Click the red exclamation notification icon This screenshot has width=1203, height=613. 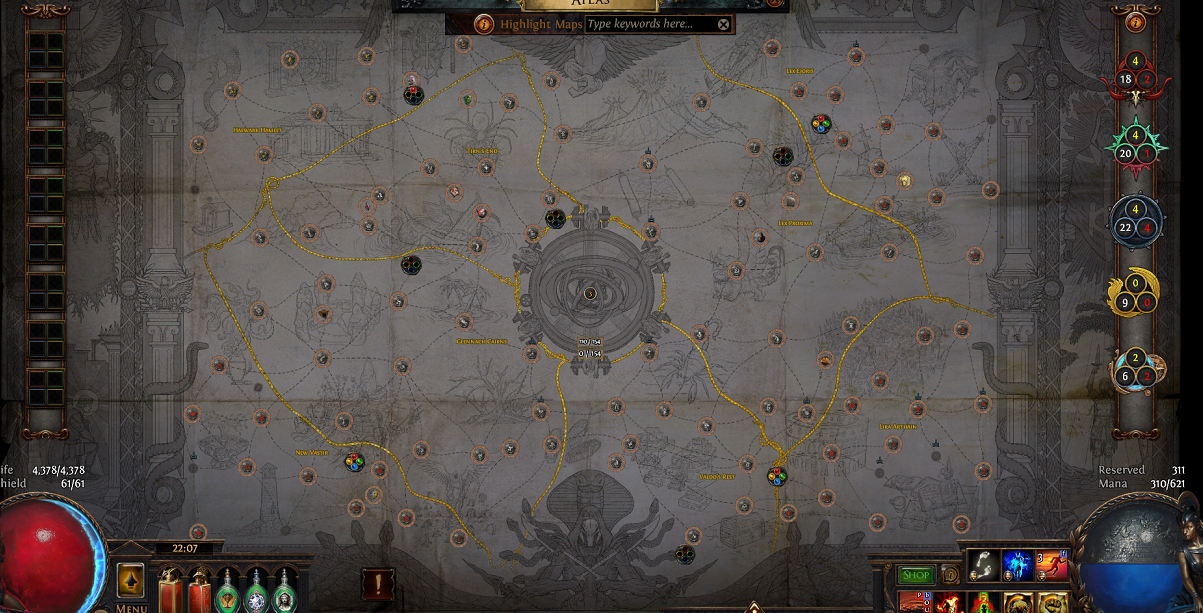378,582
